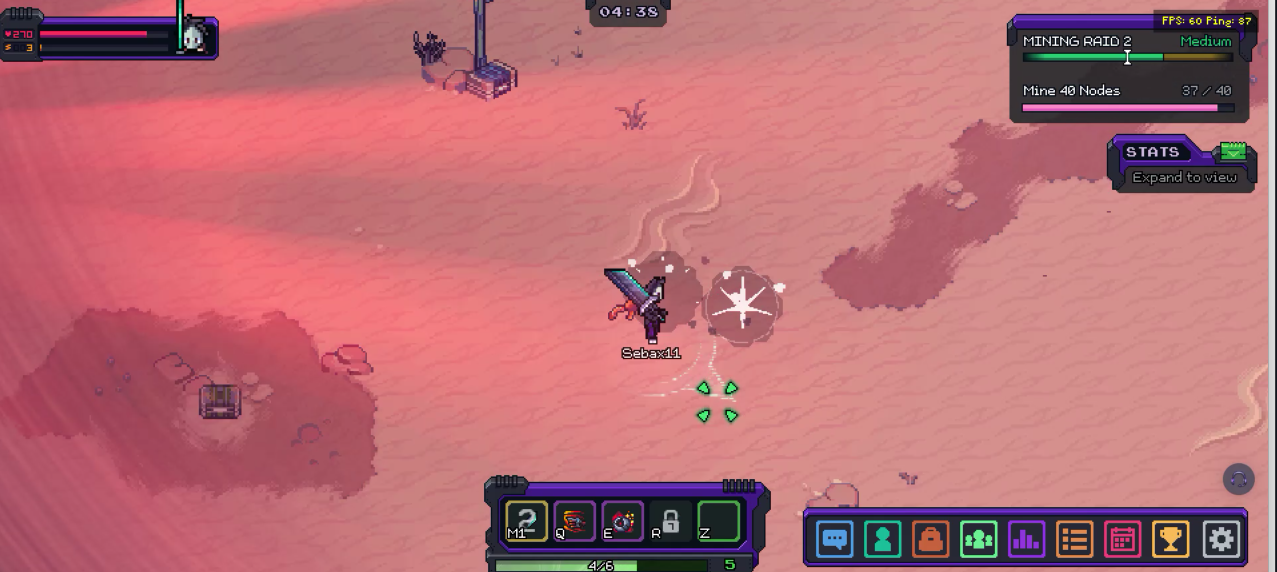Viewport: 1277px width, 572px height.
Task: Open the gear settings menu
Action: pos(1220,540)
